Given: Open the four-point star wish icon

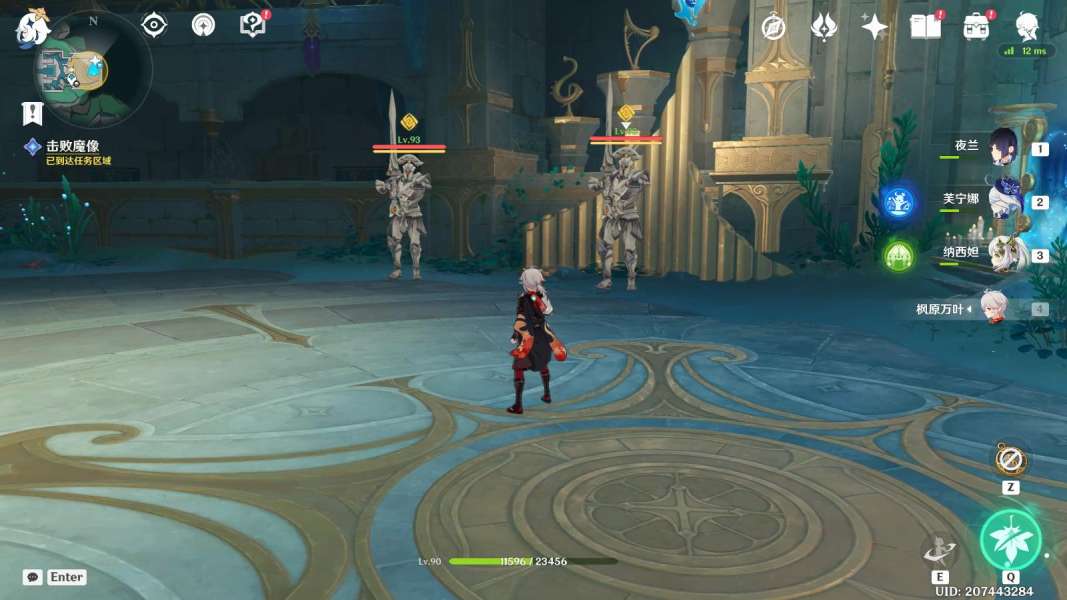Looking at the screenshot, I should tap(874, 27).
